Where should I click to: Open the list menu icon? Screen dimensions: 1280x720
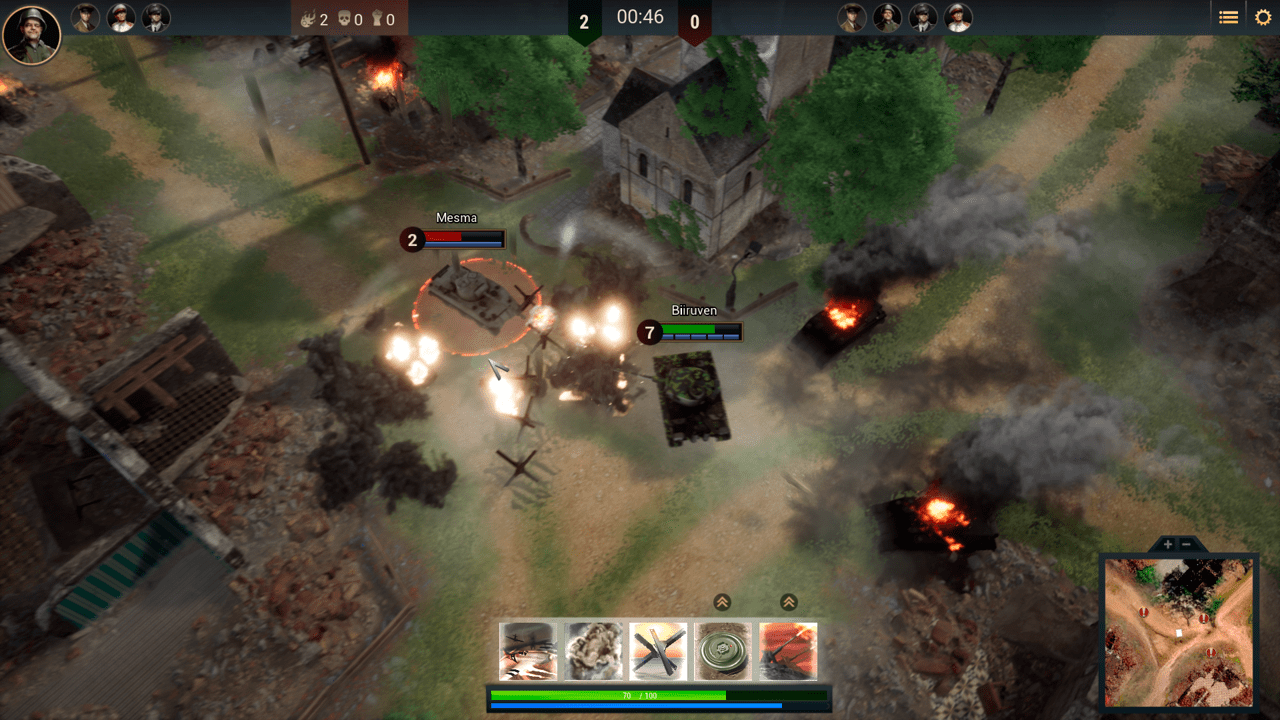(x=1228, y=17)
